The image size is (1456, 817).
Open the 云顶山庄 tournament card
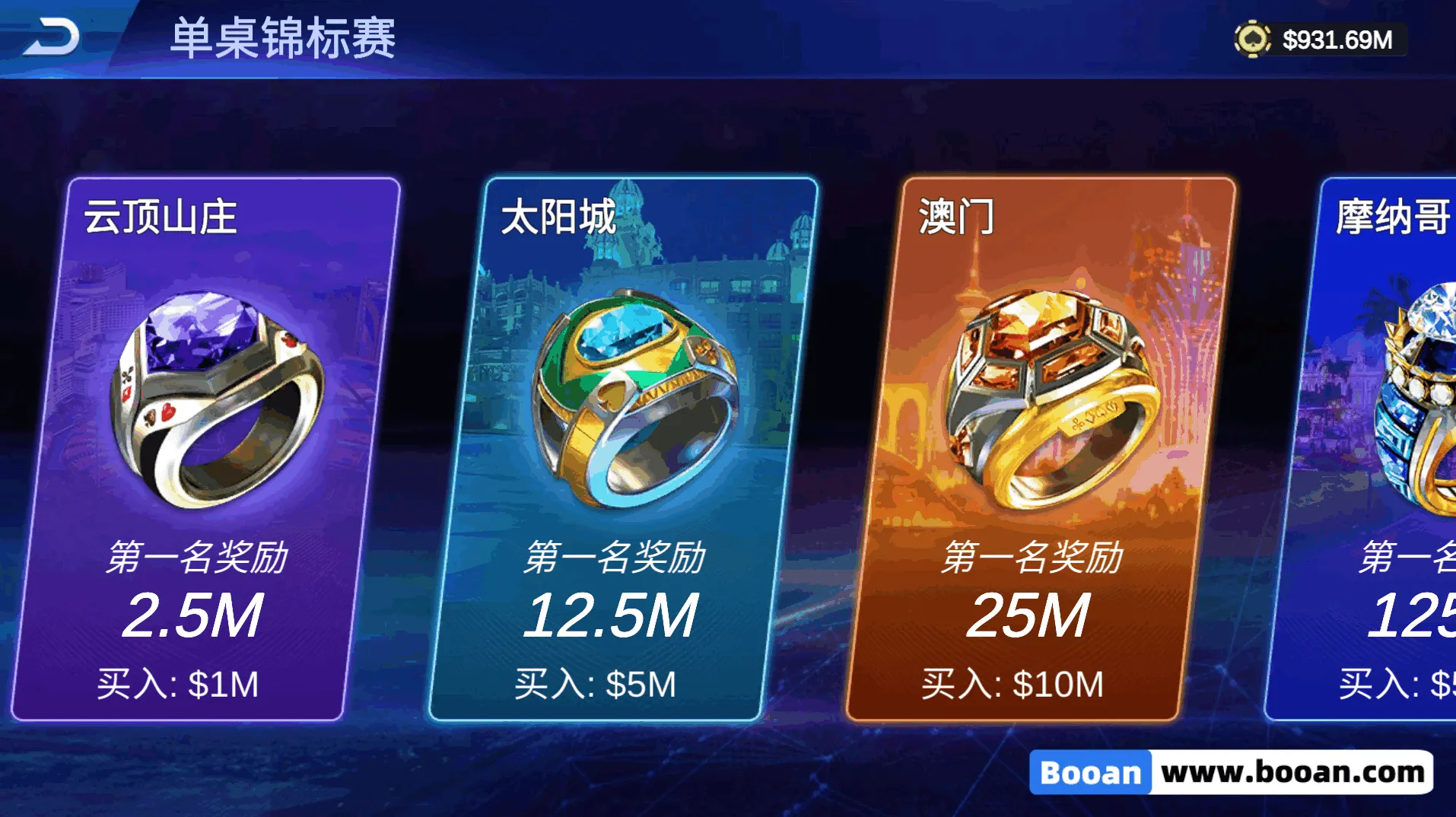(228, 449)
